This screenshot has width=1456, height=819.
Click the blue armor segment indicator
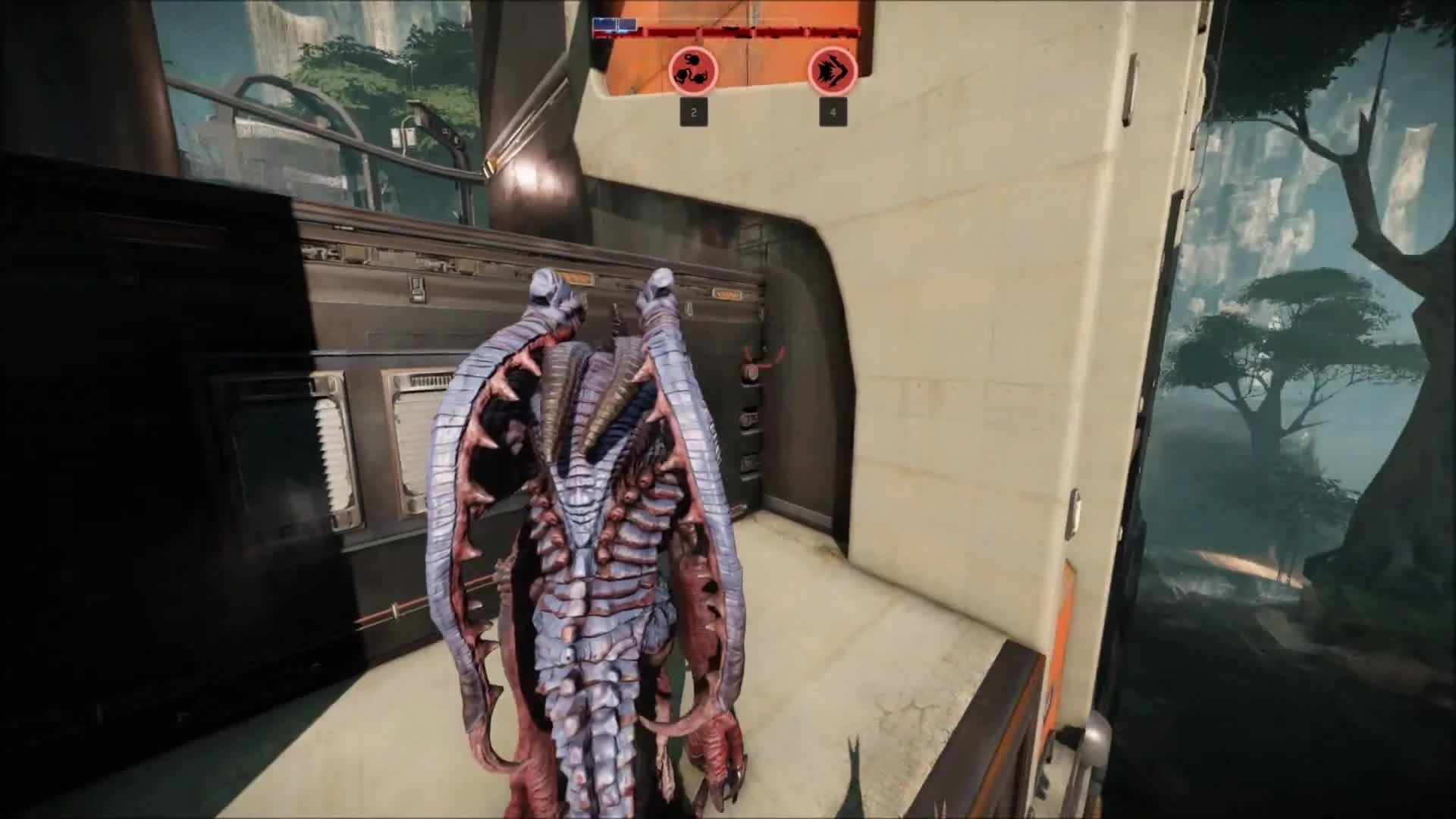(x=614, y=24)
